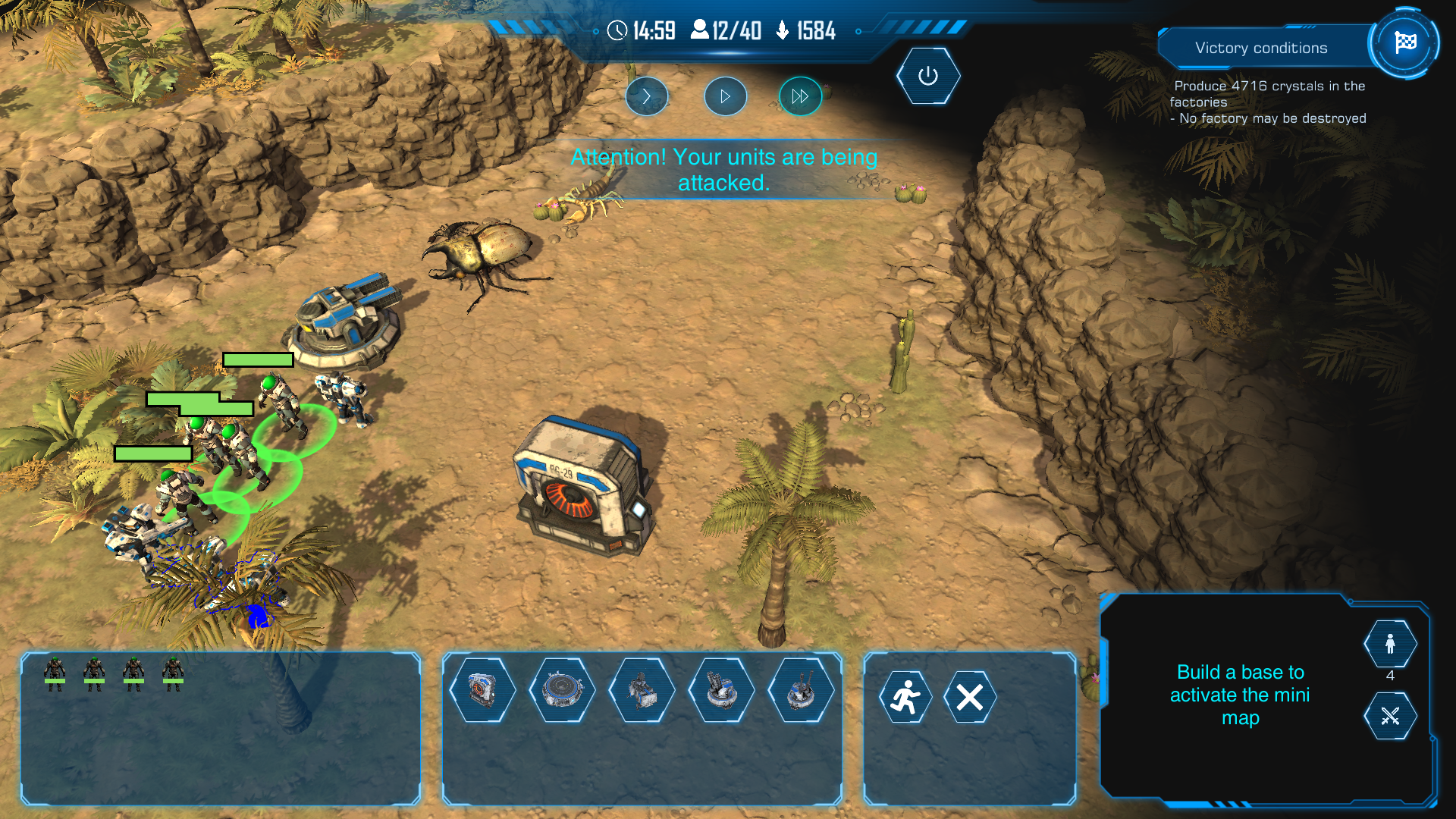This screenshot has width=1456, height=819.
Task: Build the missile launcher turret
Action: pos(721,691)
